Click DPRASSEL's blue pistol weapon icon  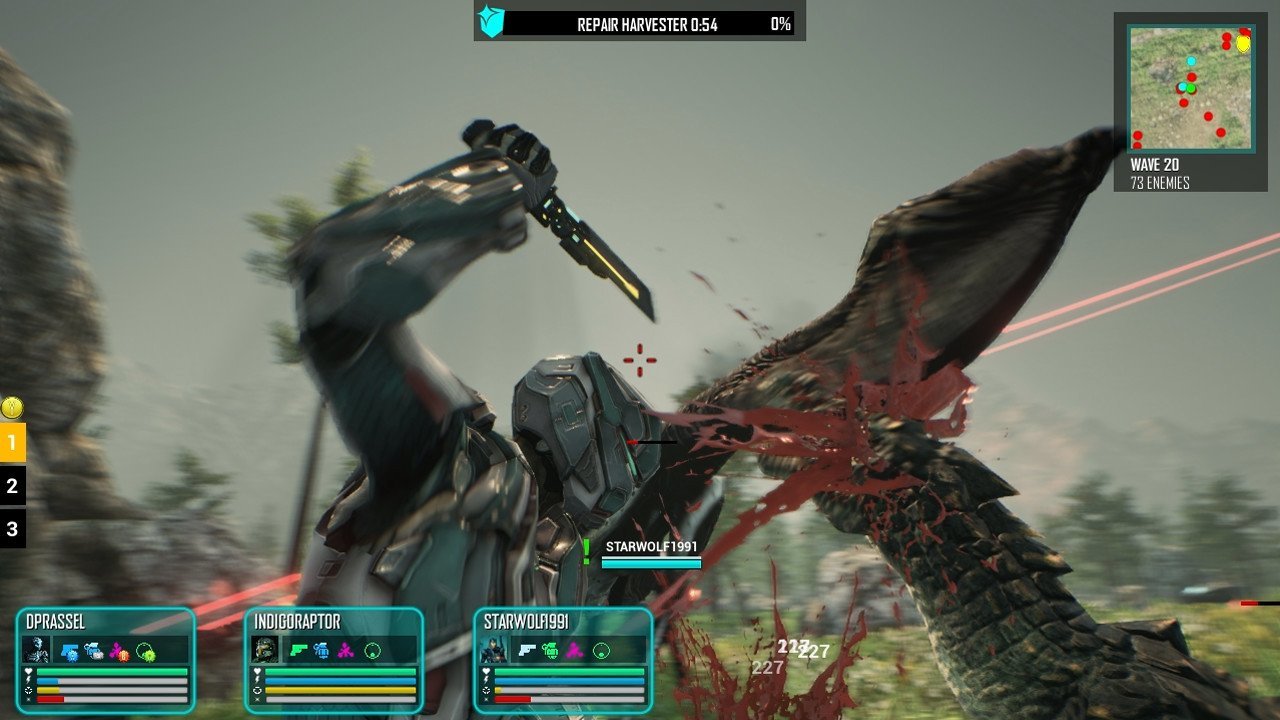[70, 651]
